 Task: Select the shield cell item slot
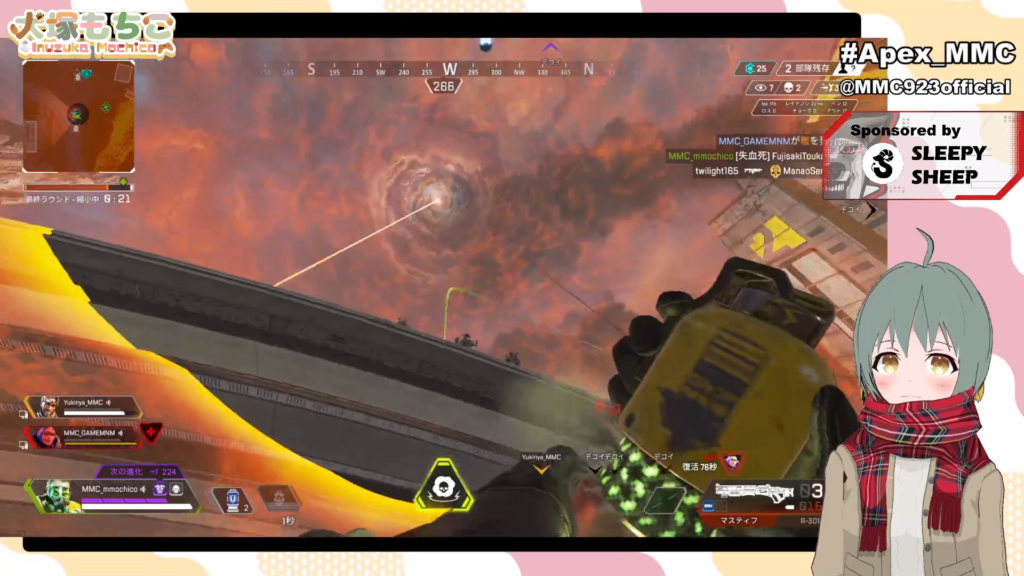coord(232,497)
